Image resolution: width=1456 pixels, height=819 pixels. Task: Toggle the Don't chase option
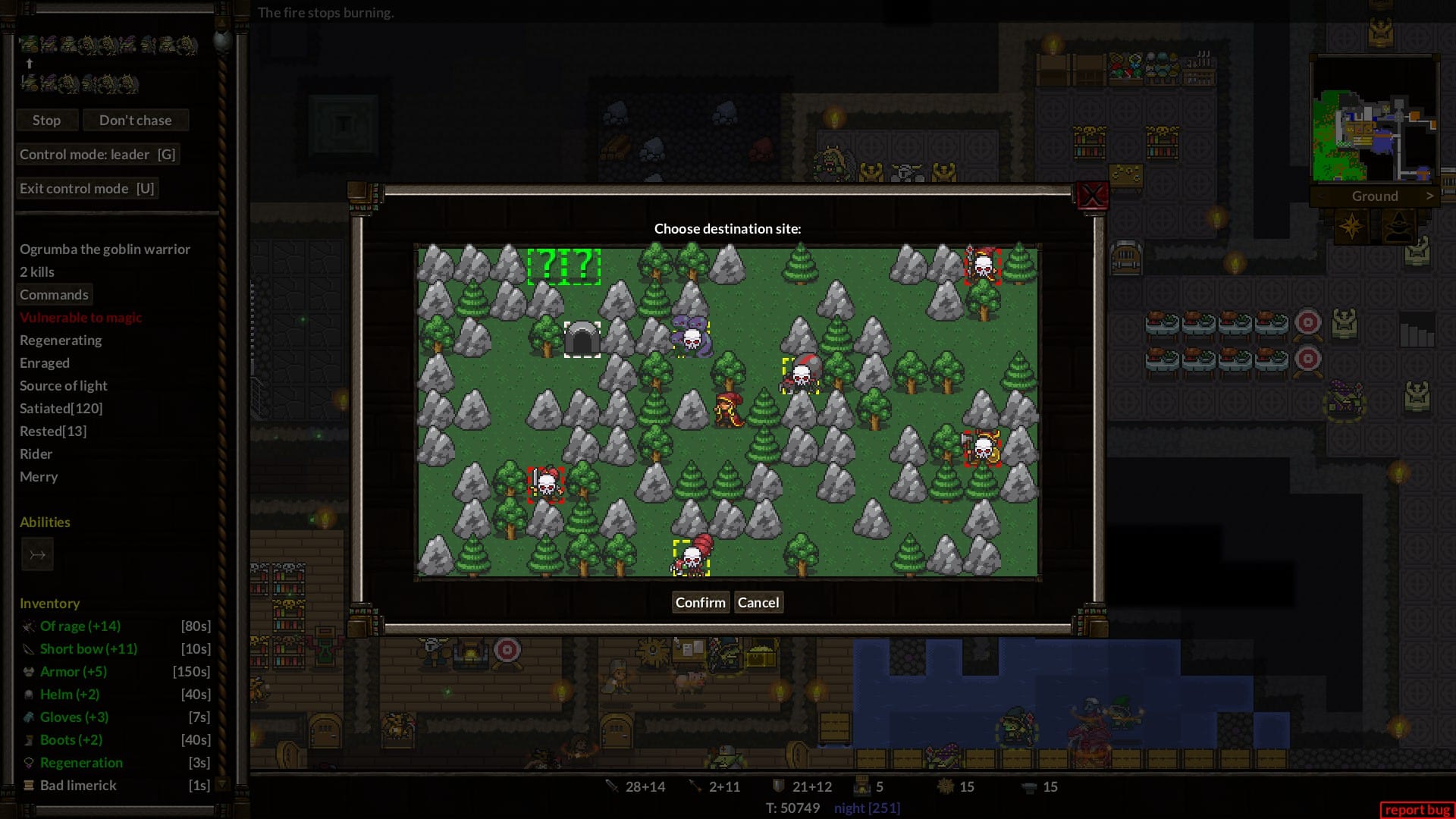(x=136, y=120)
